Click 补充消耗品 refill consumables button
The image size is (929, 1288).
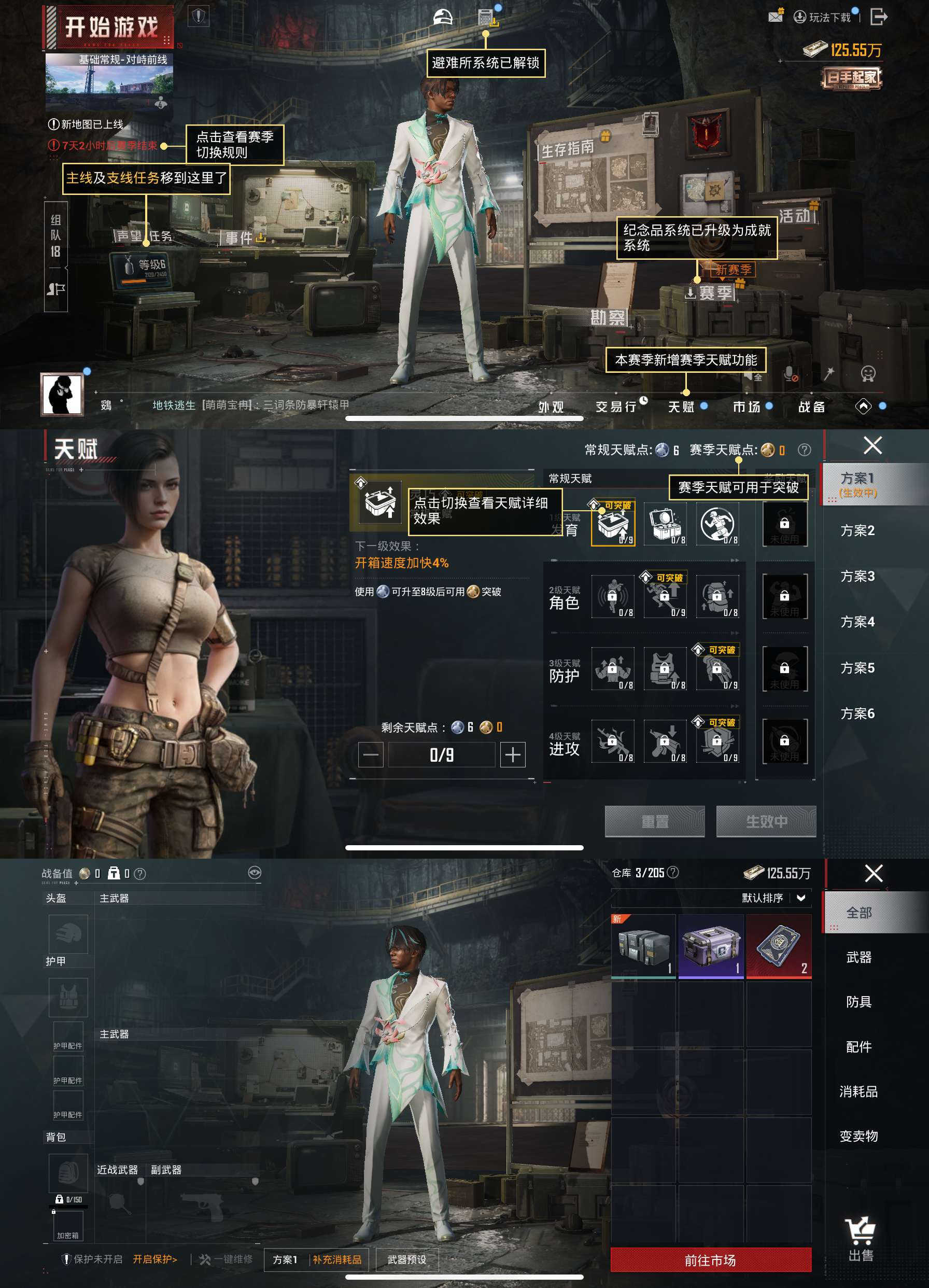[x=337, y=1259]
